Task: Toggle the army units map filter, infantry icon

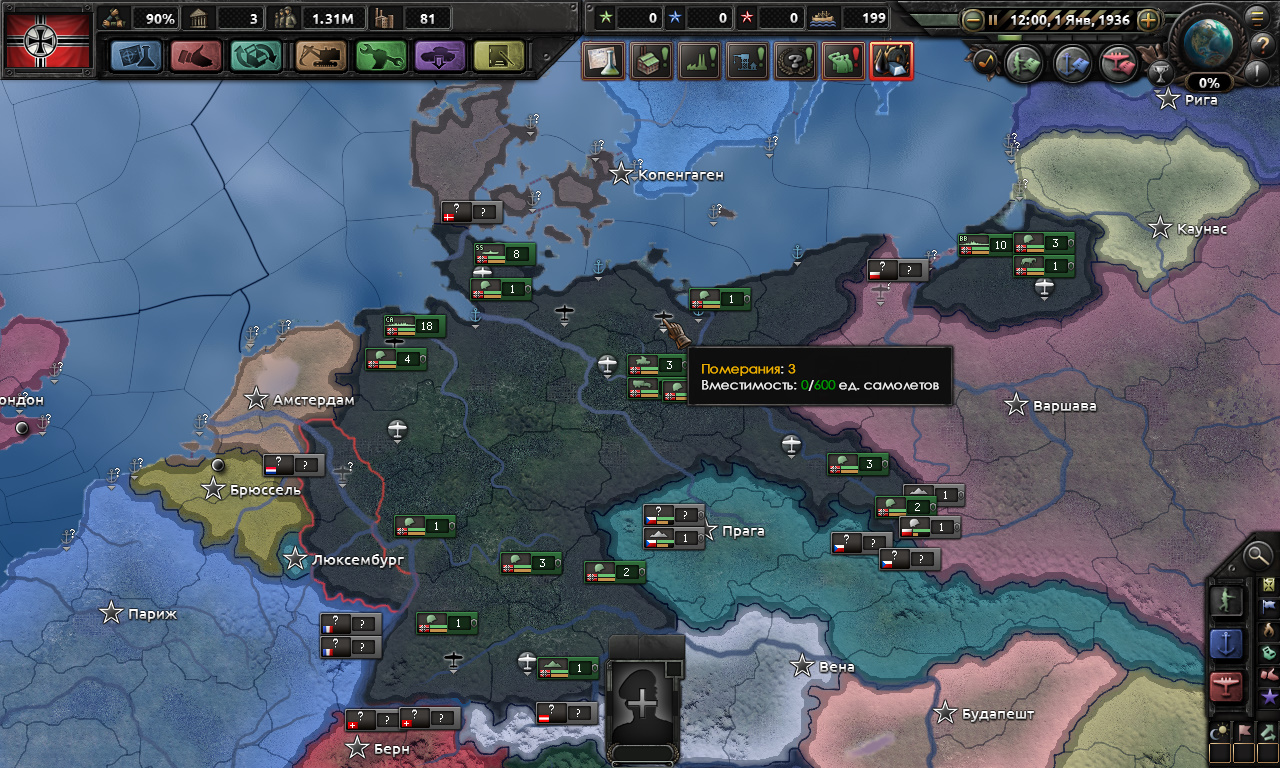Action: 1226,600
